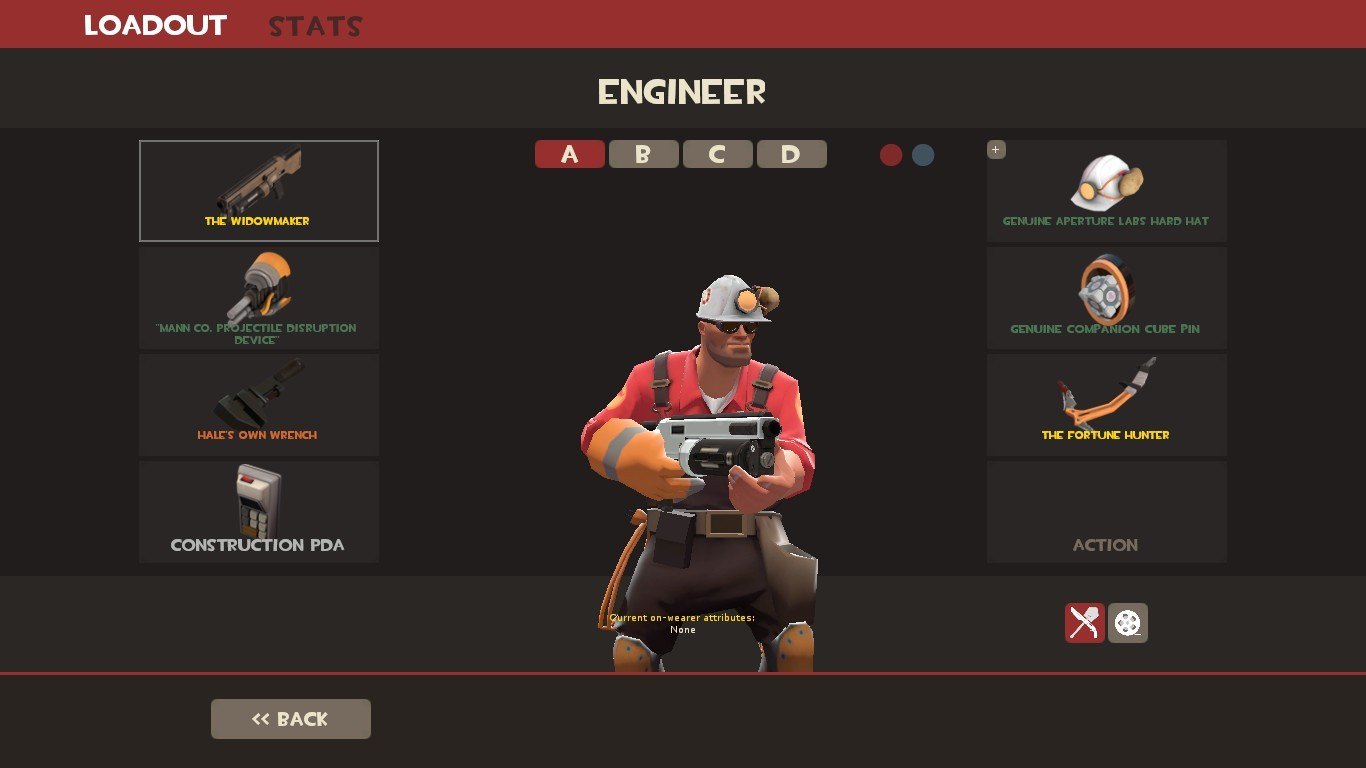
Task: Click the film reel icon button
Action: (1128, 623)
